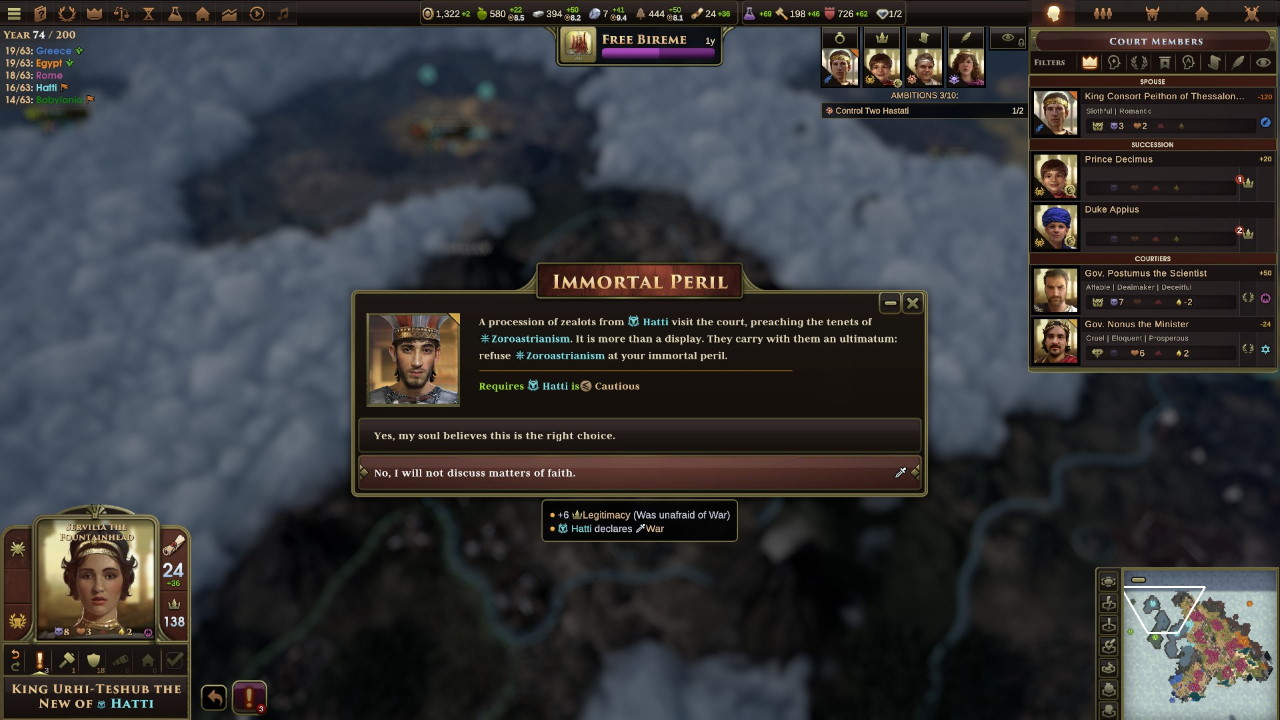Click the undo arrow button
This screenshot has height=720, width=1280.
point(214,697)
